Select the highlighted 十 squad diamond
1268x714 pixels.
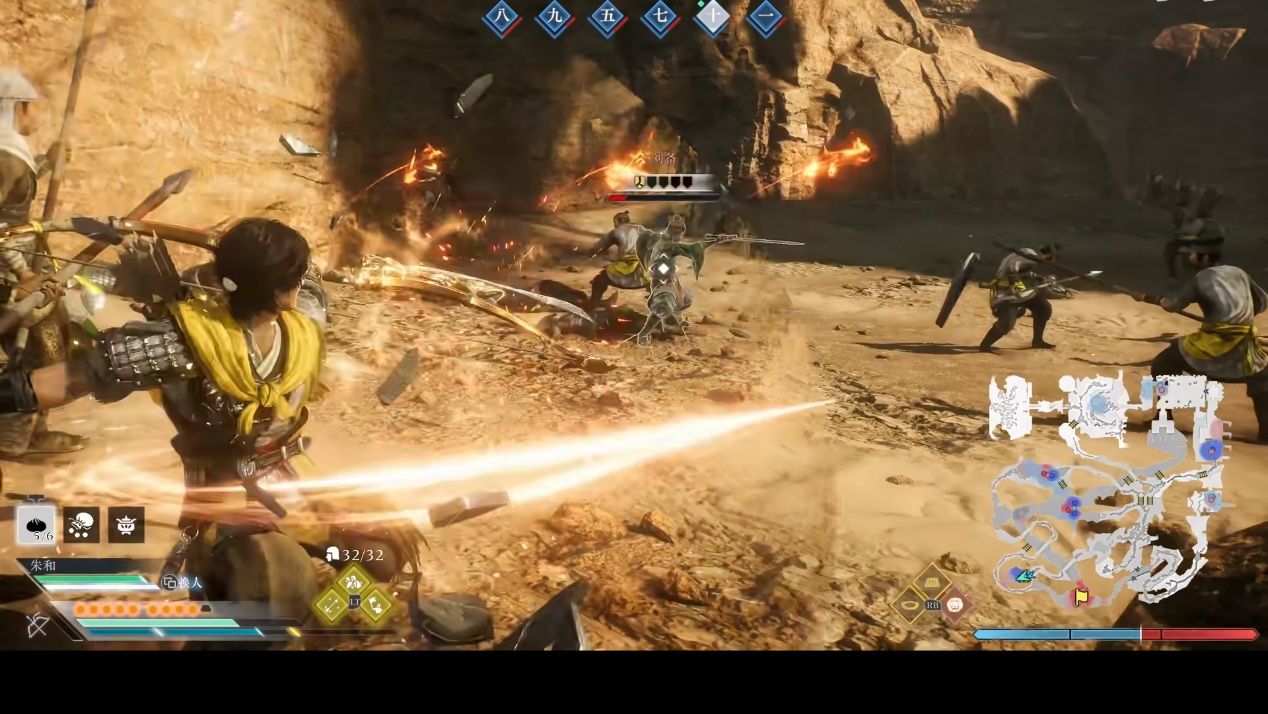click(x=712, y=17)
